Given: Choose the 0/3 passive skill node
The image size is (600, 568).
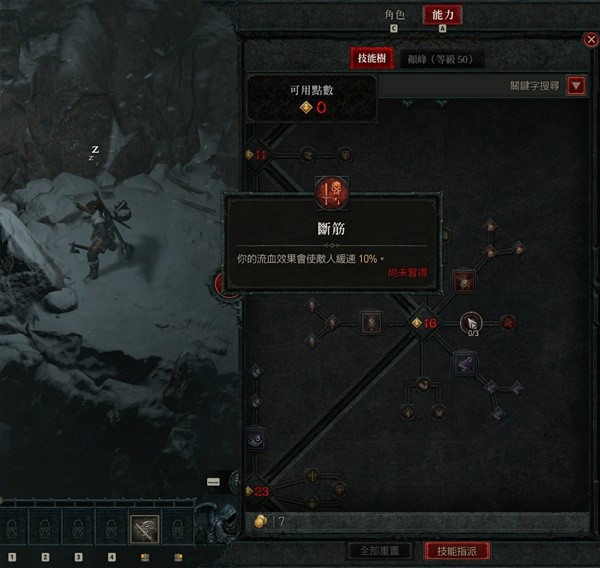Looking at the screenshot, I should [471, 322].
